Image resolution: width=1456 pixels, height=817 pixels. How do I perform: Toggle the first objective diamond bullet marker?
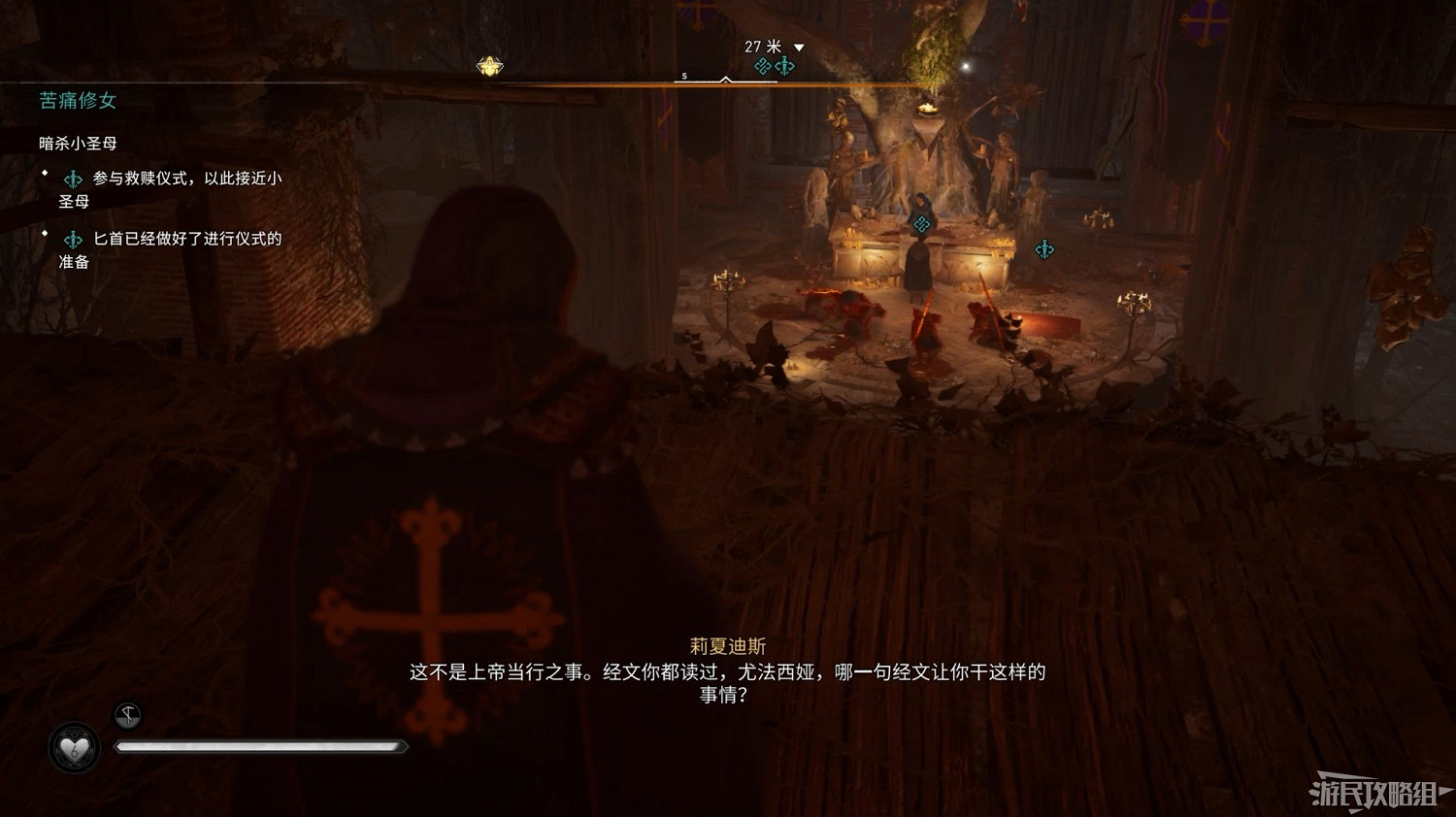pos(44,173)
